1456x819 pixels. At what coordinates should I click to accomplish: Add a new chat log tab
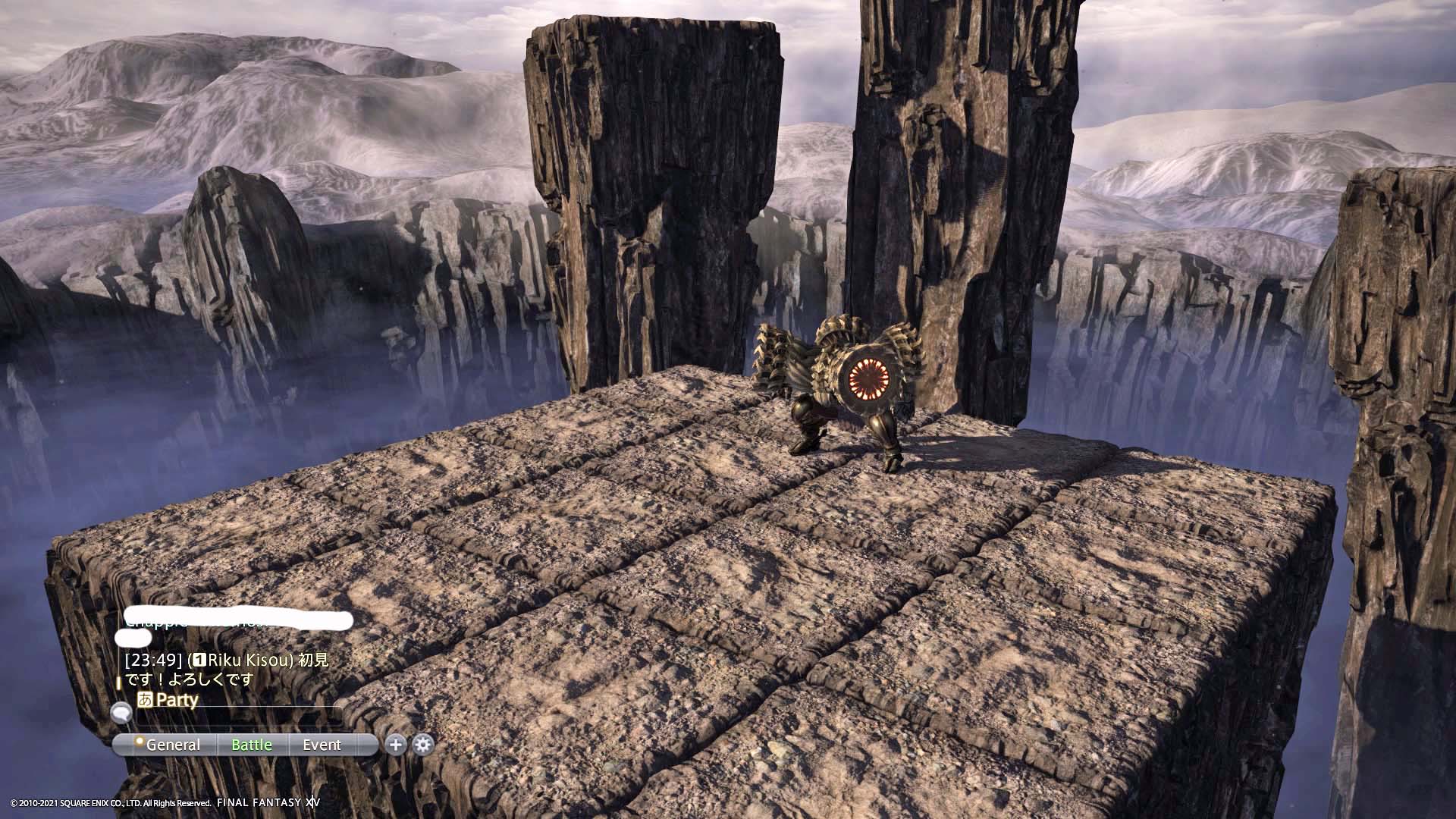[x=395, y=745]
